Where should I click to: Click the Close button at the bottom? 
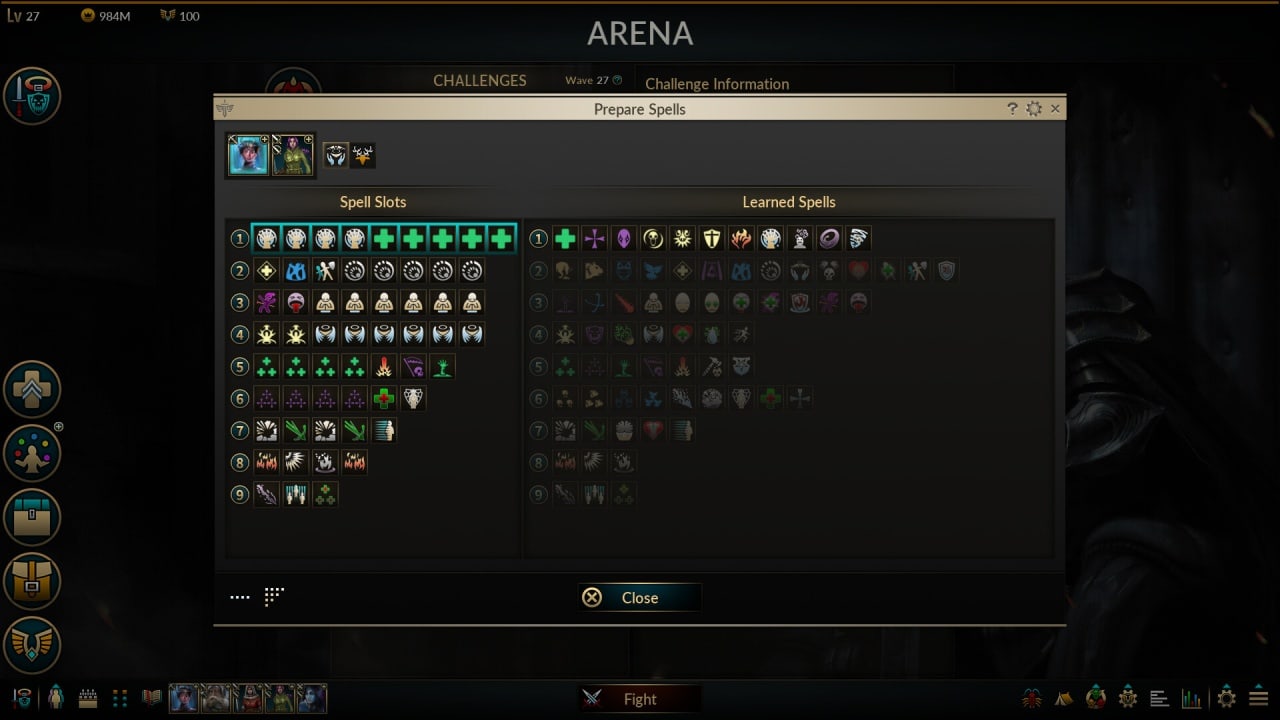pos(639,598)
